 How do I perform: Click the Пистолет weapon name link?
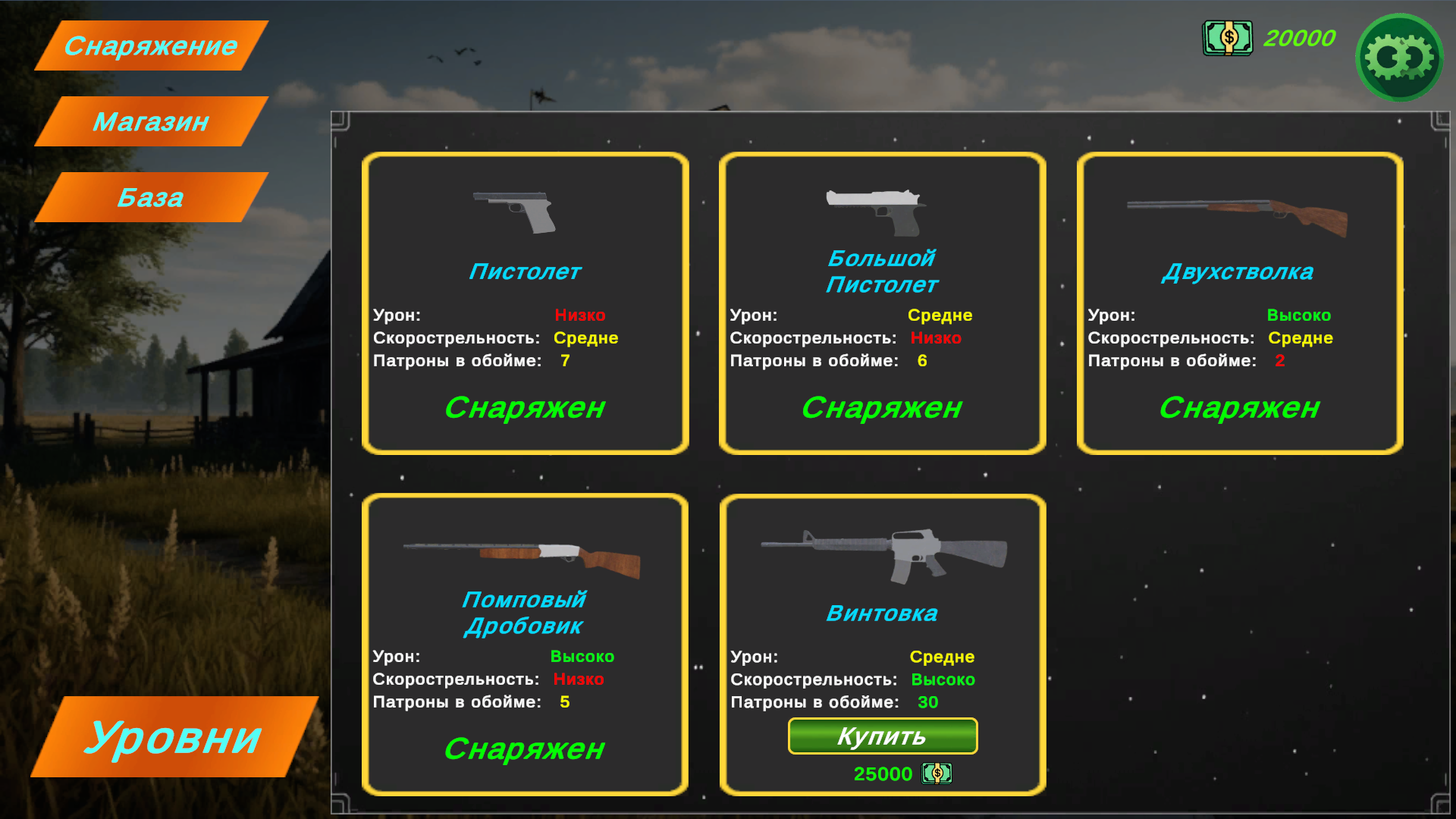click(x=526, y=271)
